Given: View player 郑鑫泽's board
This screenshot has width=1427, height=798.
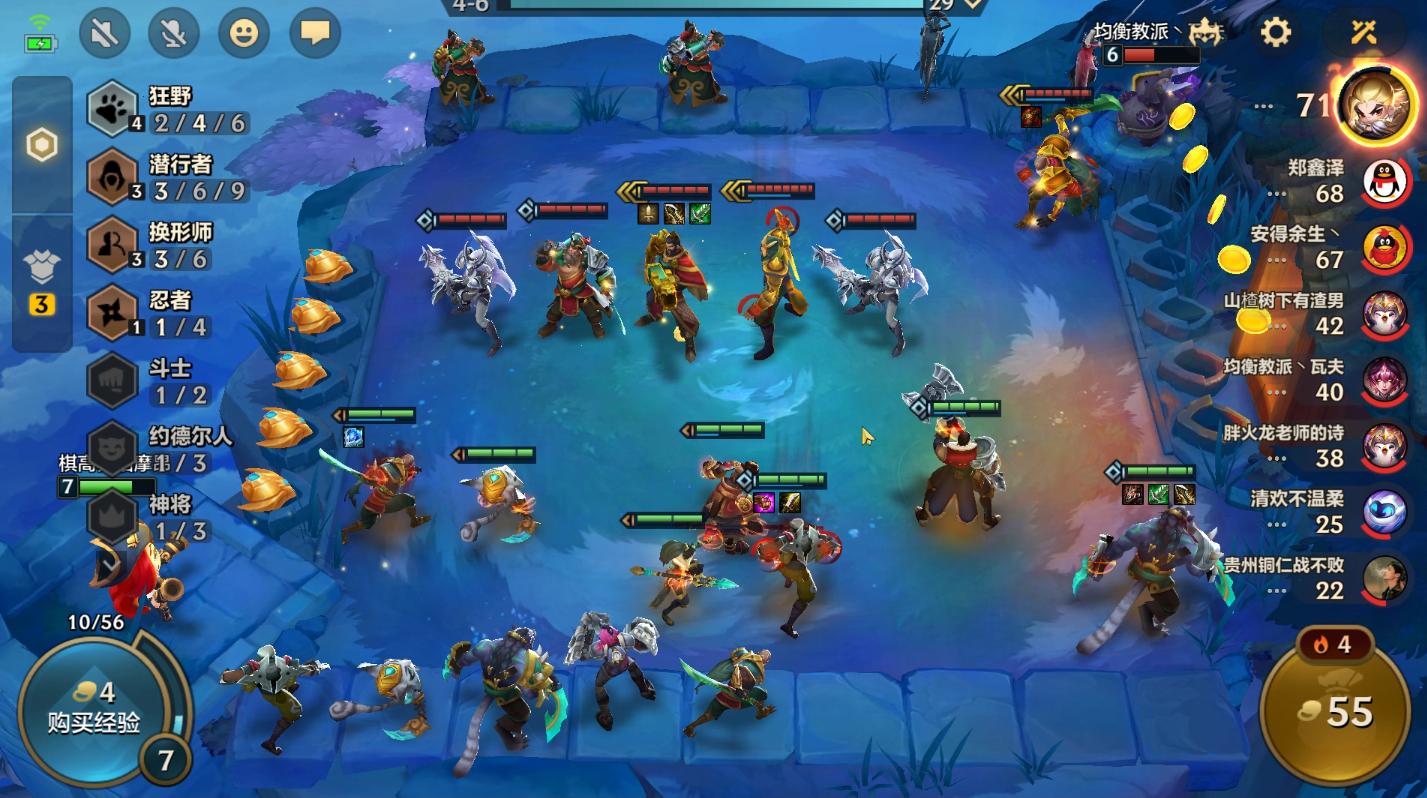Looking at the screenshot, I should tap(1385, 181).
